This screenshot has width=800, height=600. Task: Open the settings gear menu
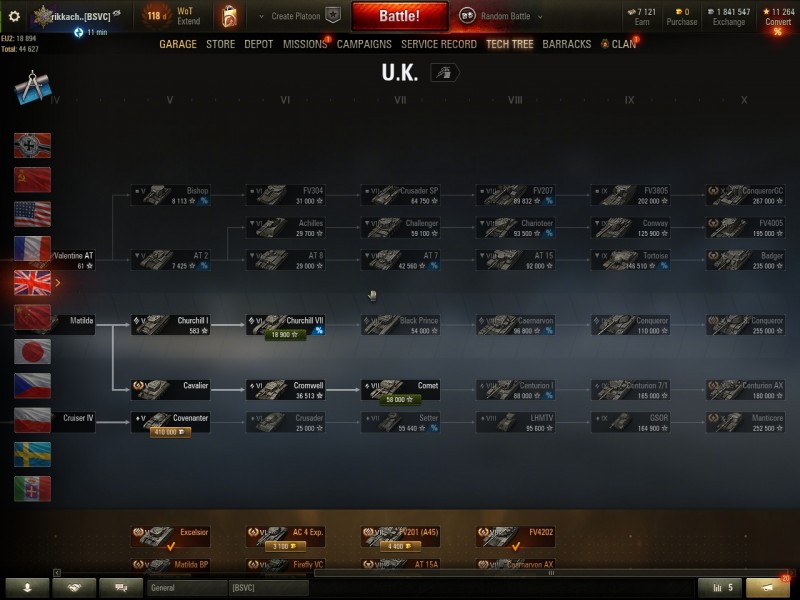(14, 16)
